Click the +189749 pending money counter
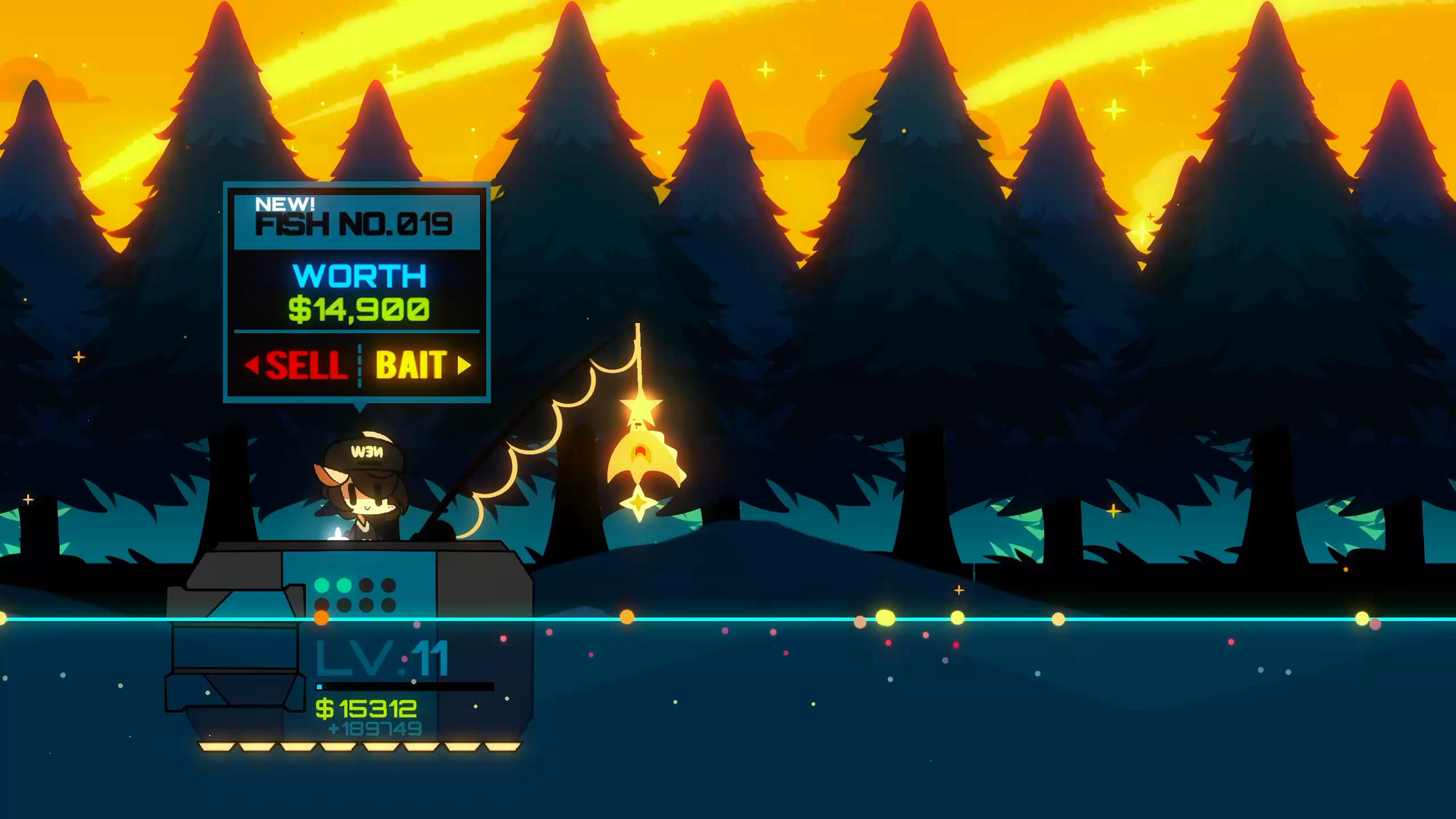Viewport: 1456px width, 819px height. [x=374, y=727]
